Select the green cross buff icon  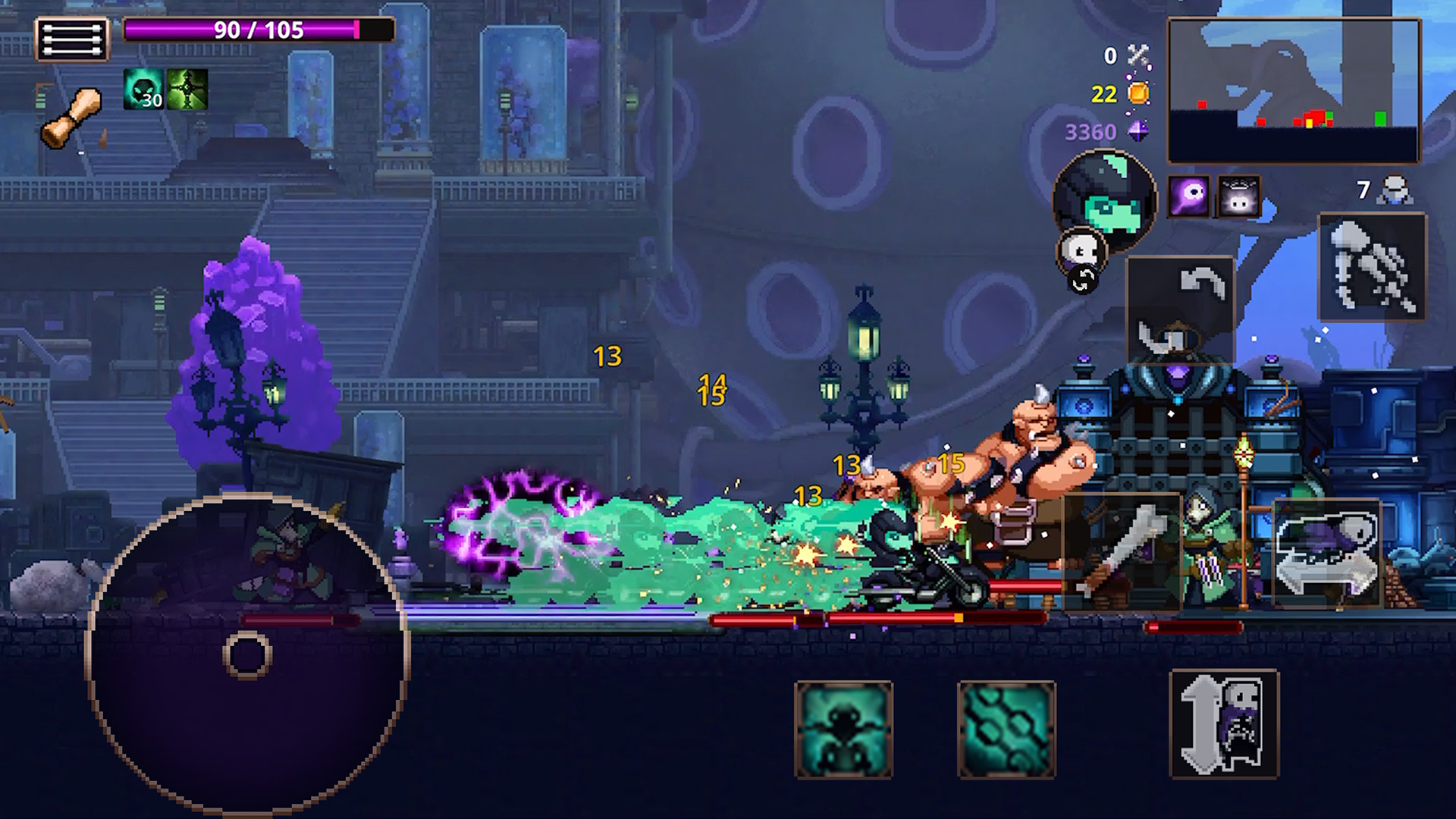(x=187, y=89)
